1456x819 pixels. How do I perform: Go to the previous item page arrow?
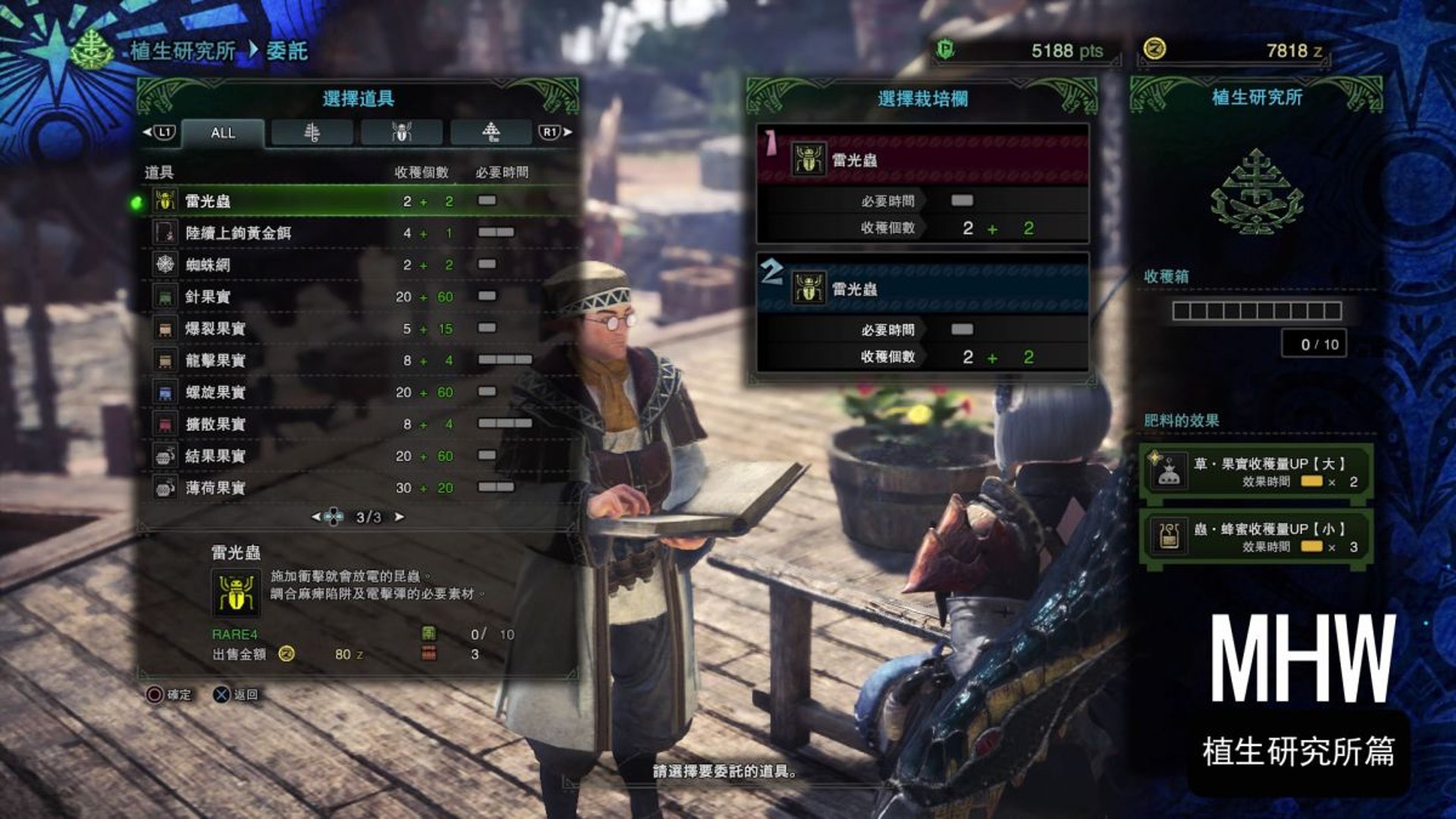316,517
